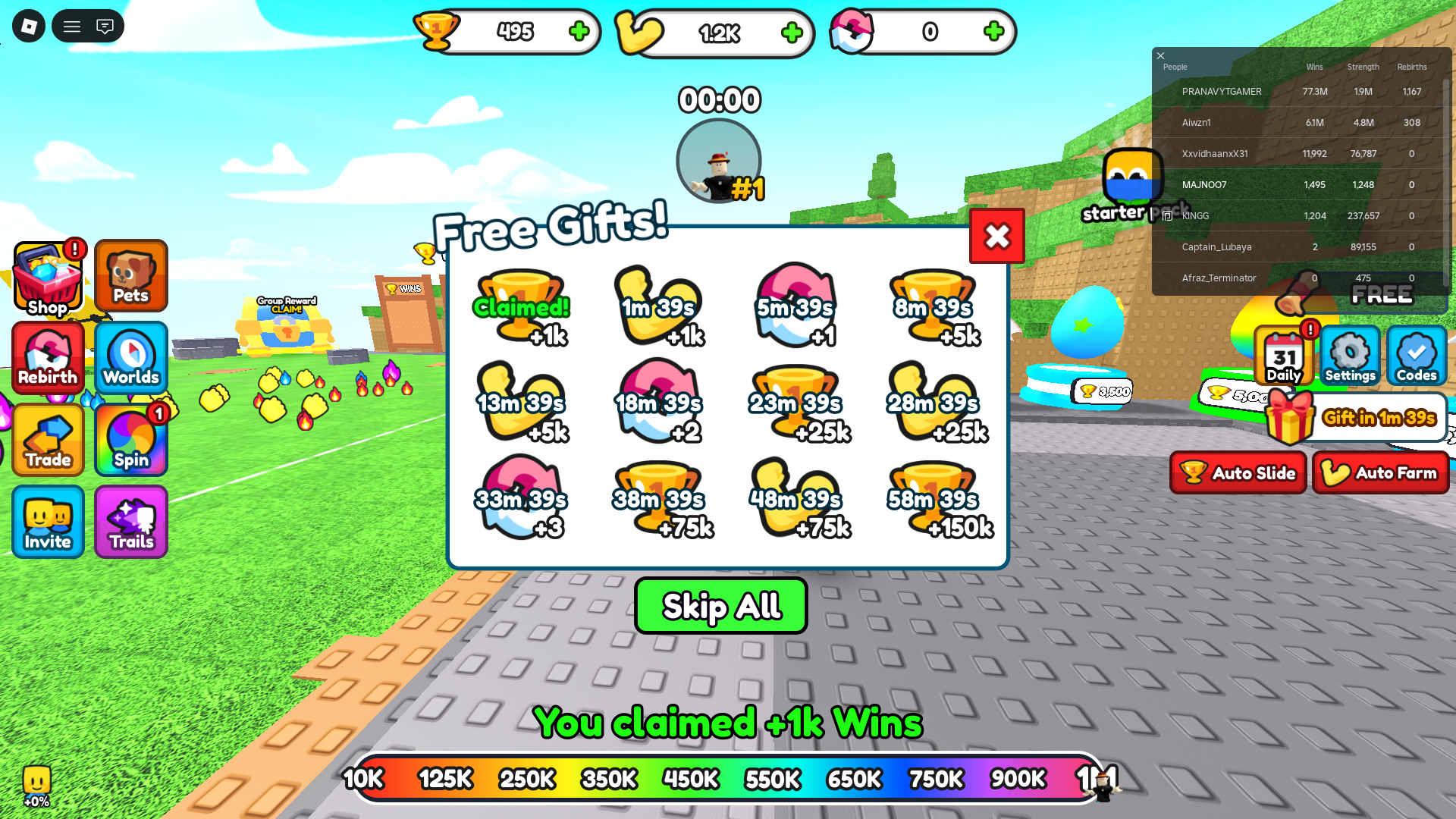Open the Settings gear
Viewport: 1456px width, 819px height.
tap(1350, 356)
